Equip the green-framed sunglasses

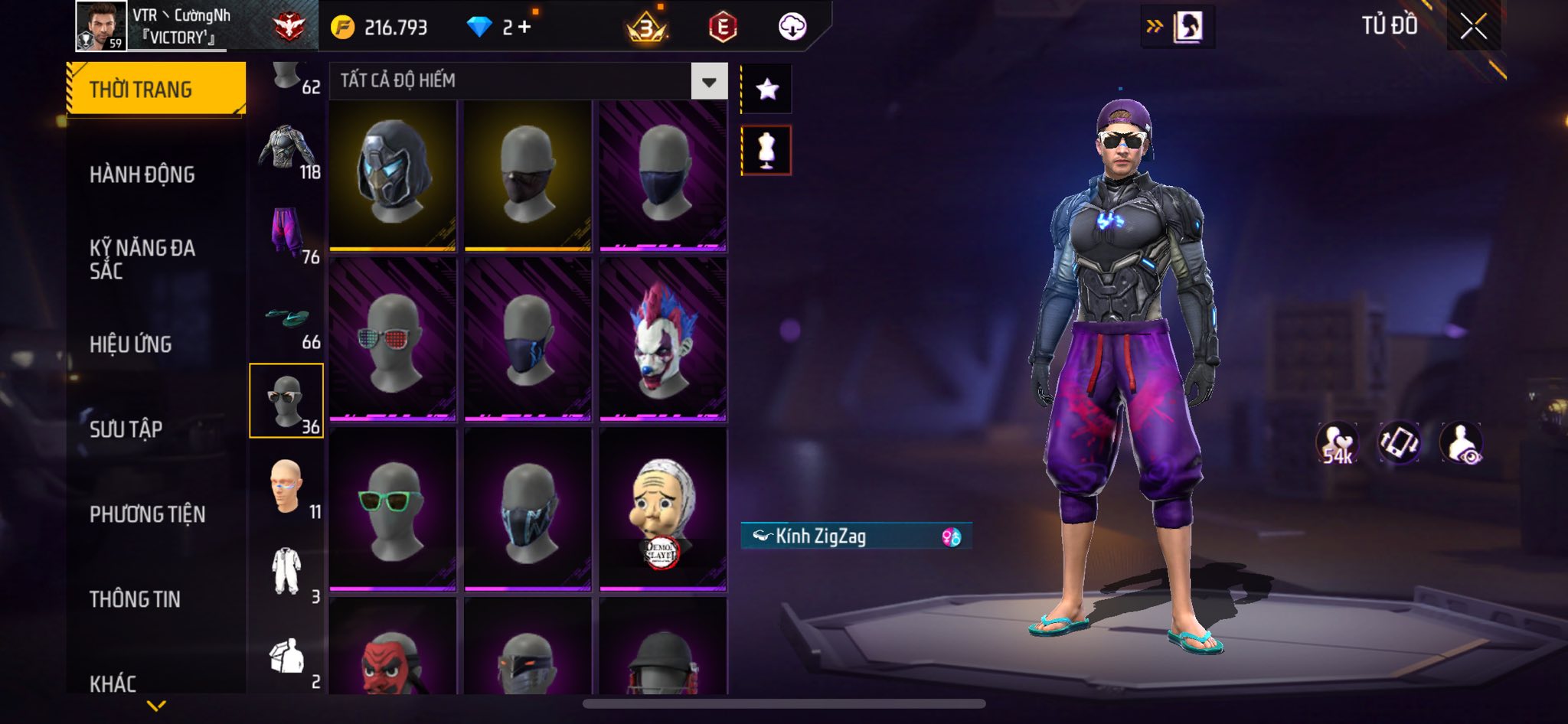tap(393, 508)
